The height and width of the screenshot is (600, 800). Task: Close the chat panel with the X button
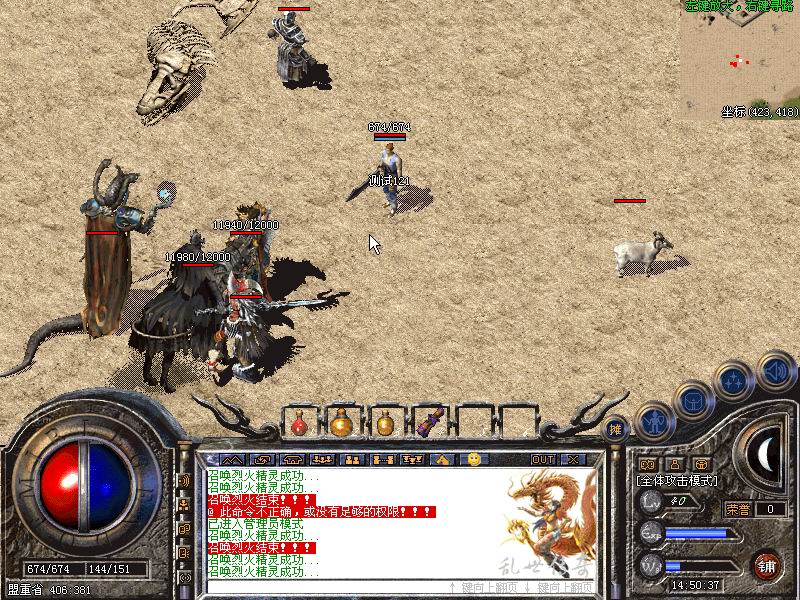572,459
